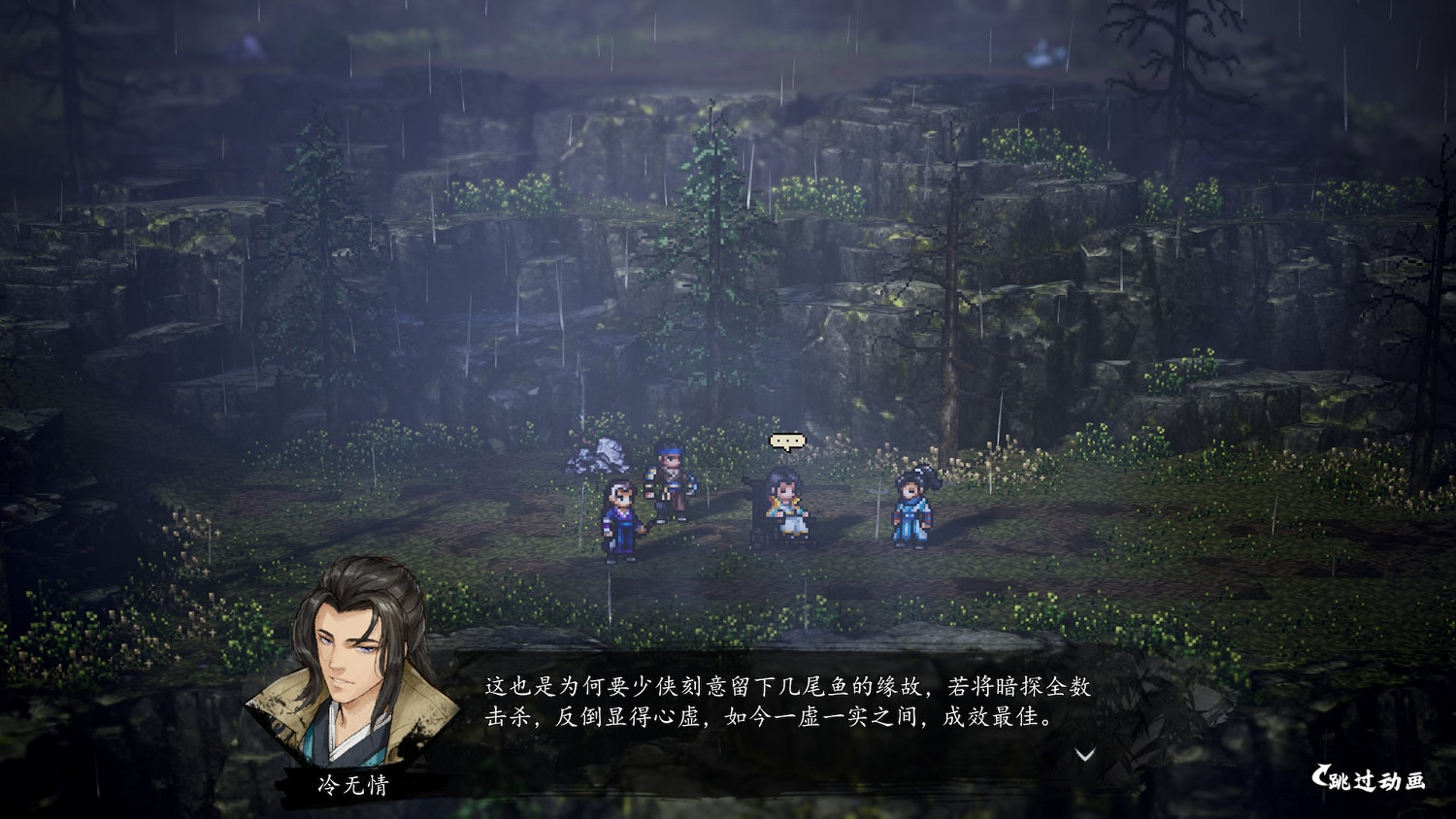The image size is (1456, 819).
Task: Click the purple-robed character holding a staff
Action: click(x=621, y=519)
